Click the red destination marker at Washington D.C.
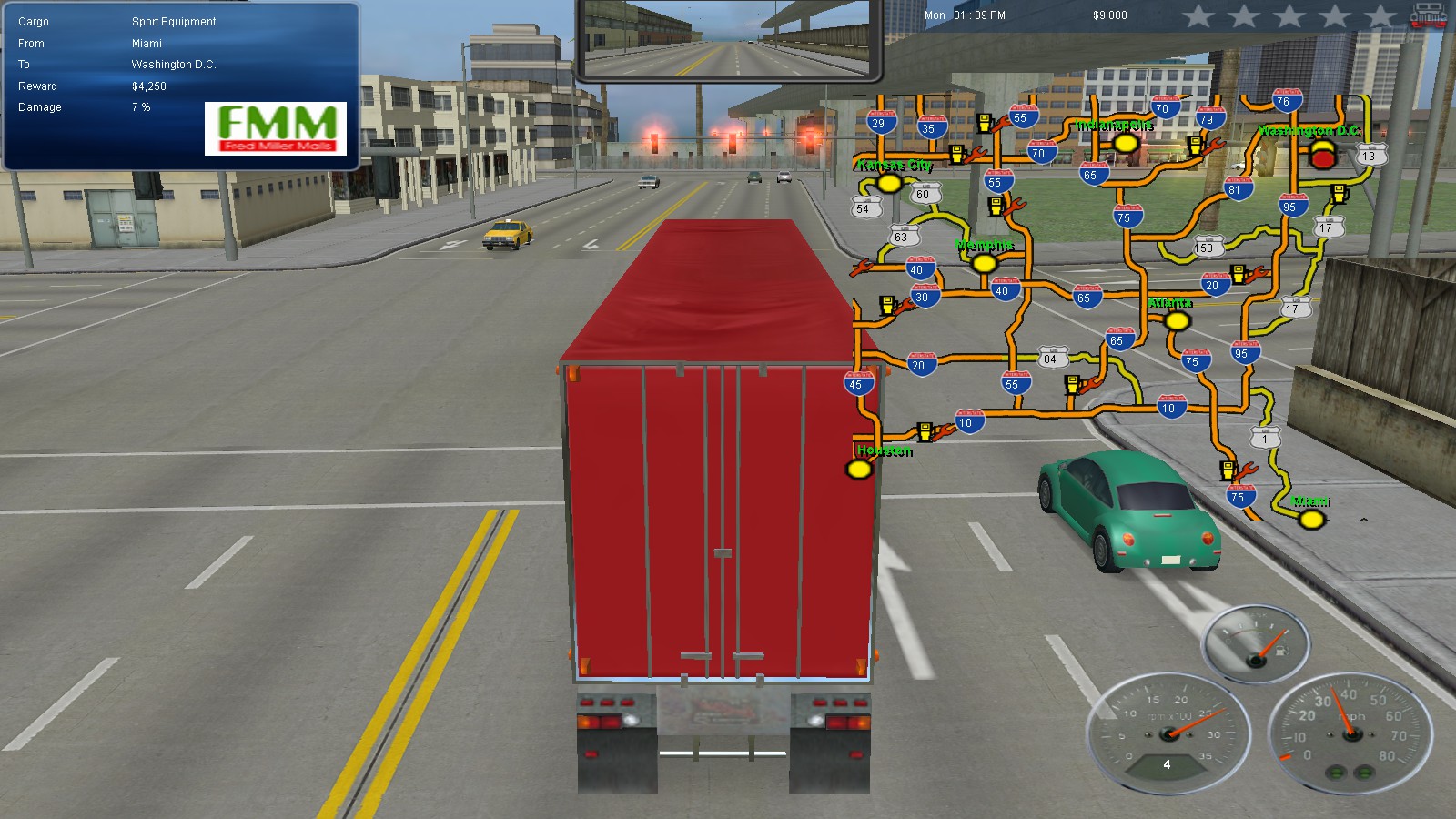The width and height of the screenshot is (1456, 819). coord(1322,157)
